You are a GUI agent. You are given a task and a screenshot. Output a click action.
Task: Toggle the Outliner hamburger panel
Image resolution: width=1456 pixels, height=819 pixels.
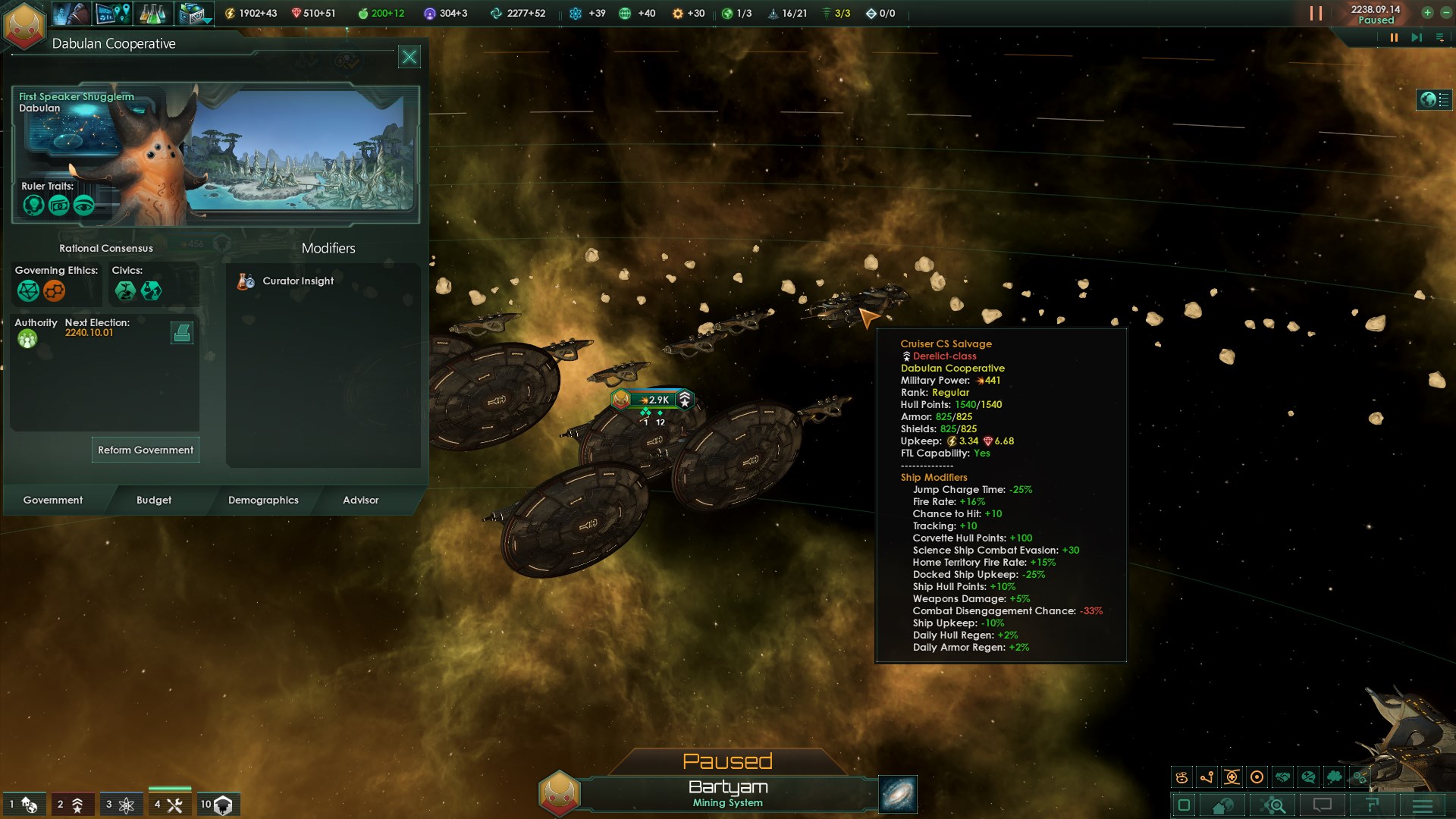pos(1423,805)
